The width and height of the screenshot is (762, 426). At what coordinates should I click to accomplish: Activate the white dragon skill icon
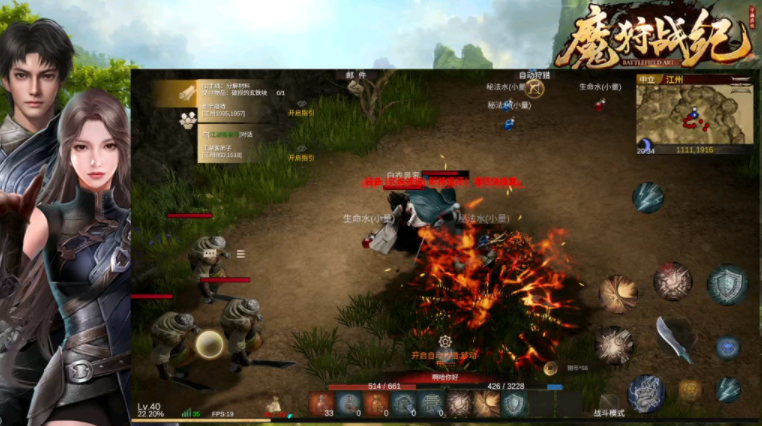point(646,393)
